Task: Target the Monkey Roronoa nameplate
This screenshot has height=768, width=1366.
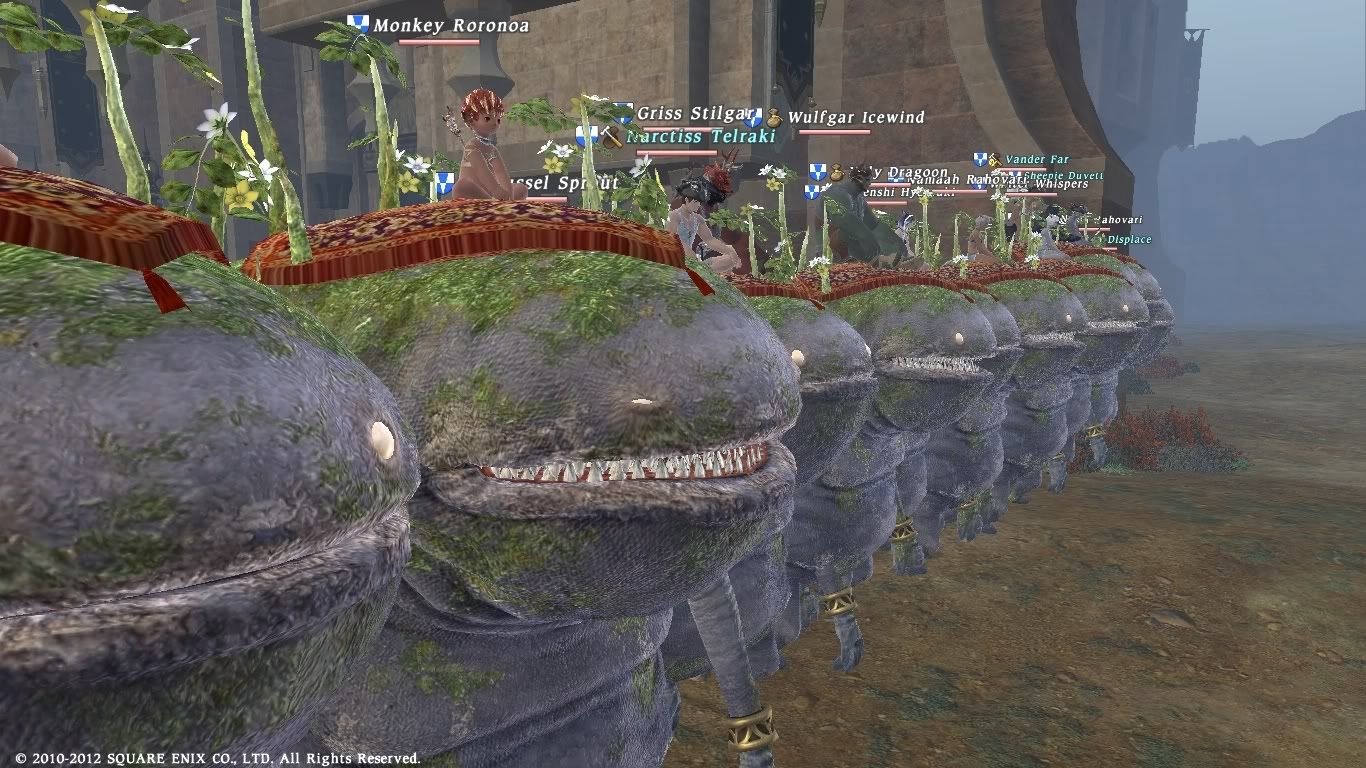Action: pyautogui.click(x=450, y=25)
